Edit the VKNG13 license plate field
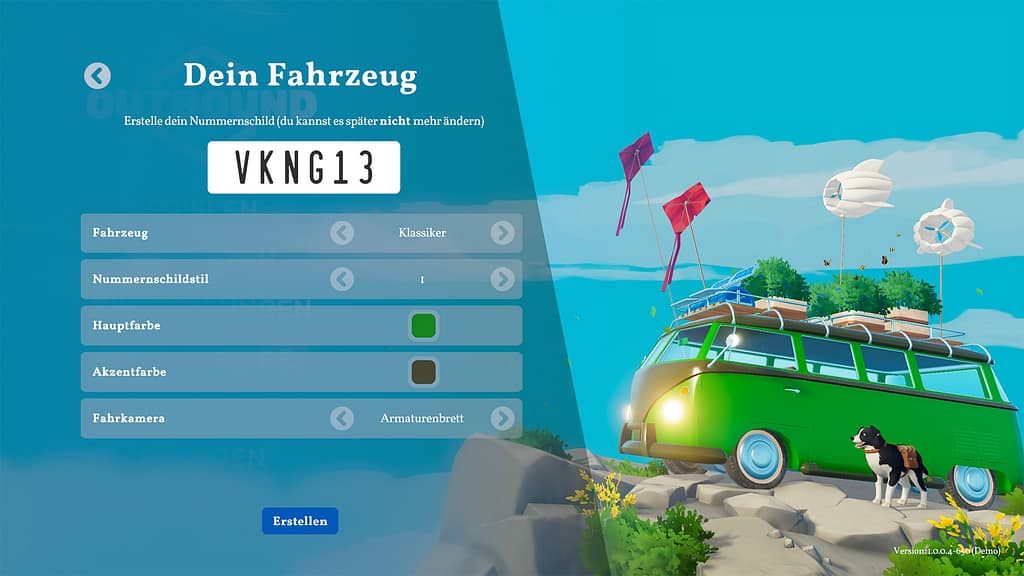This screenshot has height=576, width=1024. pyautogui.click(x=304, y=167)
